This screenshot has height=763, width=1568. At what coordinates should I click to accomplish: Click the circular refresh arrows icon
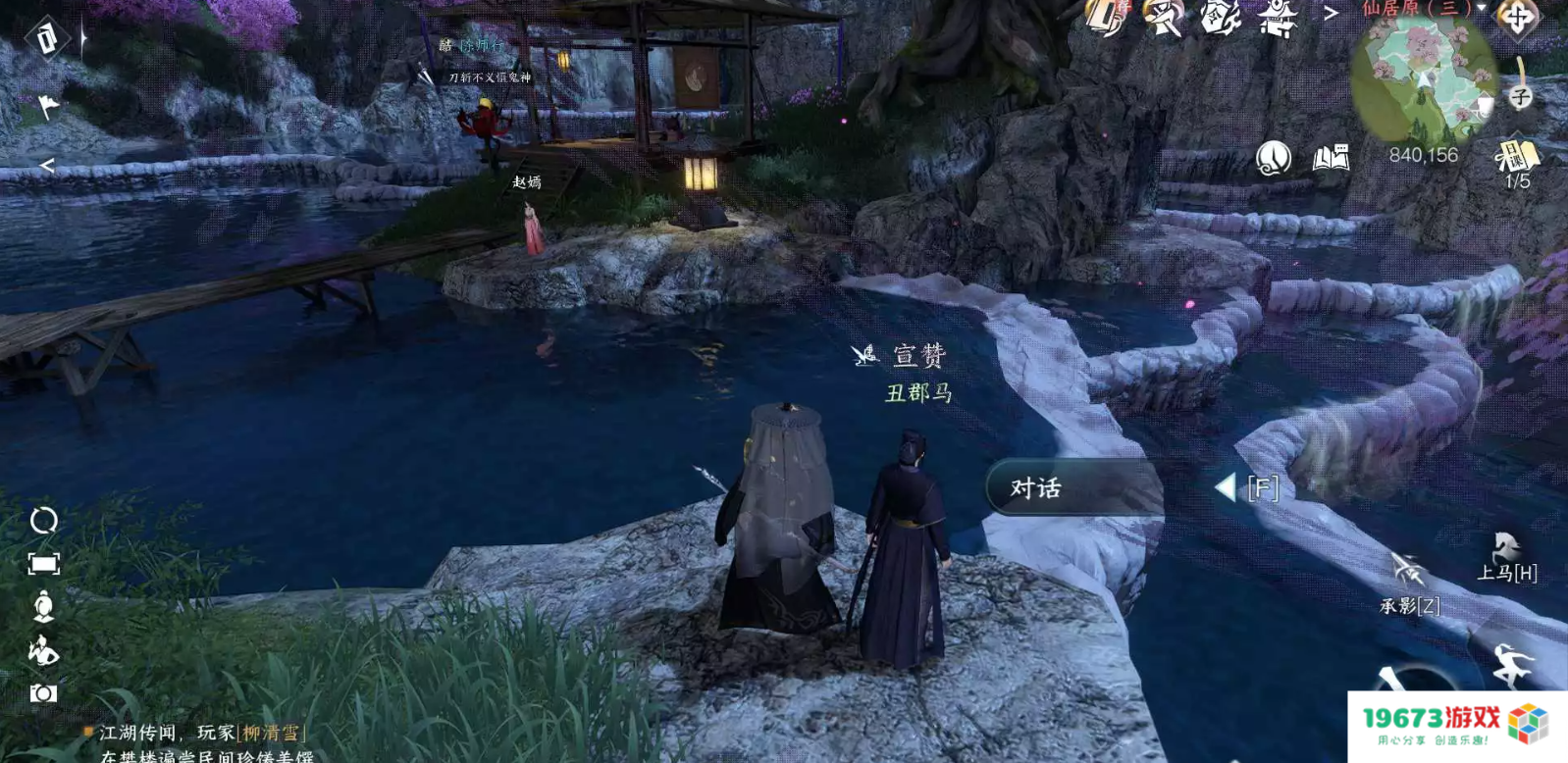[x=44, y=520]
